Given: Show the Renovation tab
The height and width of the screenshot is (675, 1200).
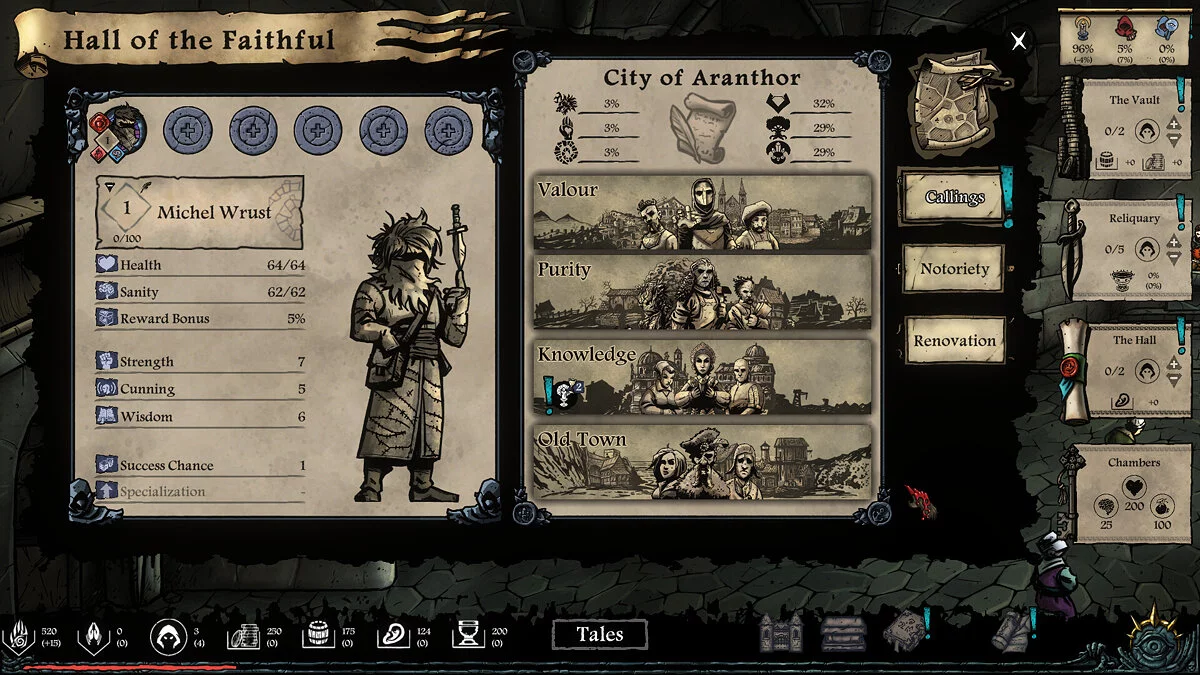Looking at the screenshot, I should [x=953, y=341].
